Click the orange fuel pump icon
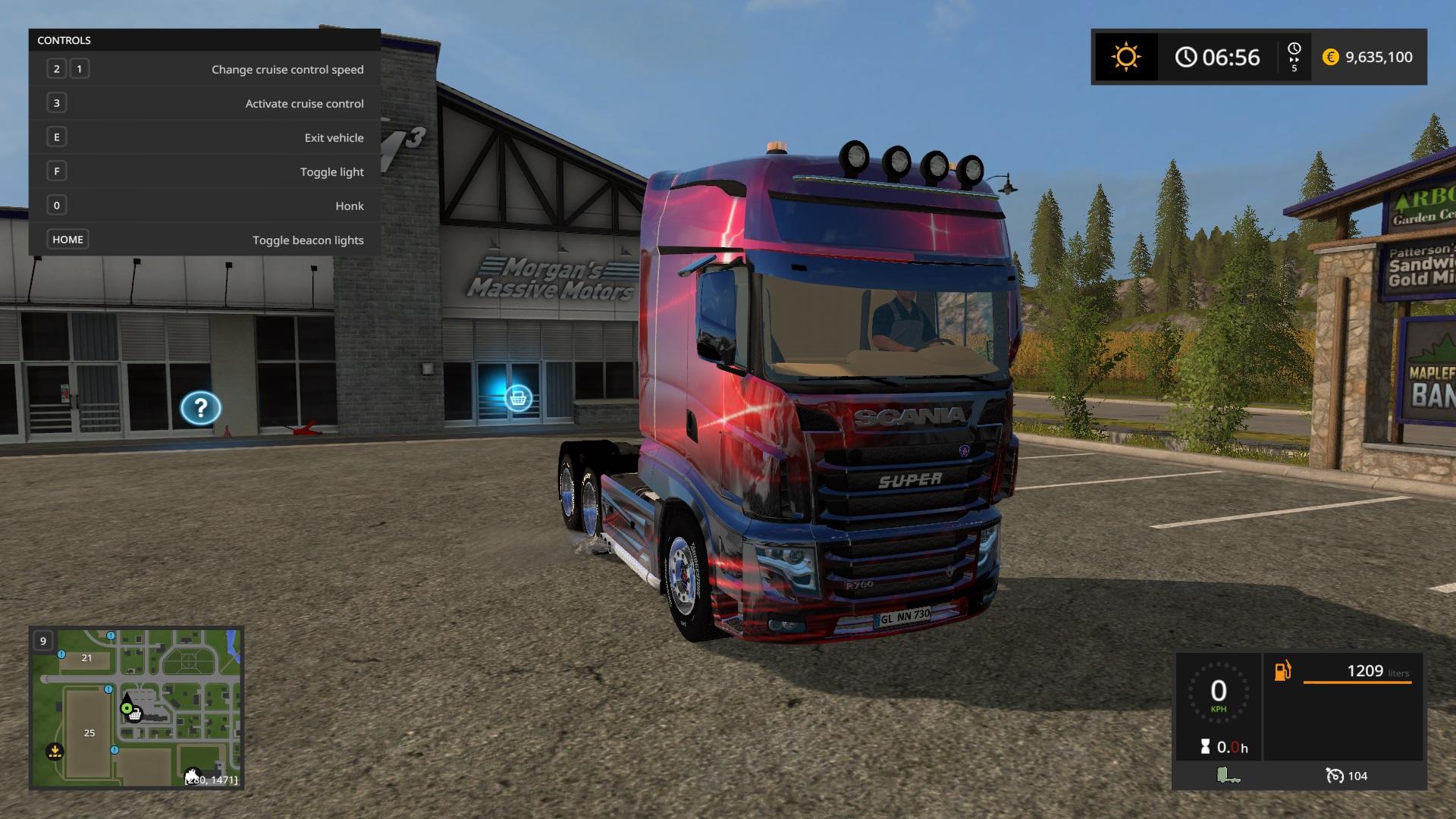The width and height of the screenshot is (1456, 819). pos(1282,671)
